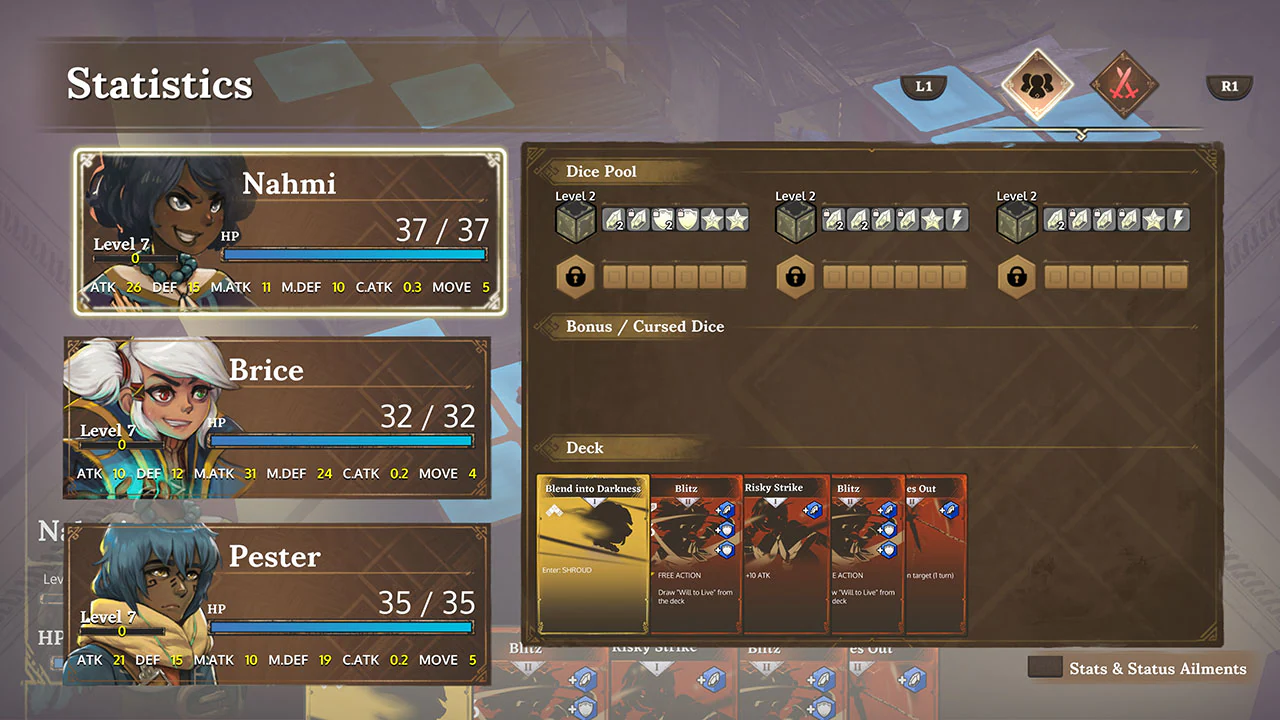Collapse the Deck section
Screen dimensions: 1280x720
(x=585, y=448)
